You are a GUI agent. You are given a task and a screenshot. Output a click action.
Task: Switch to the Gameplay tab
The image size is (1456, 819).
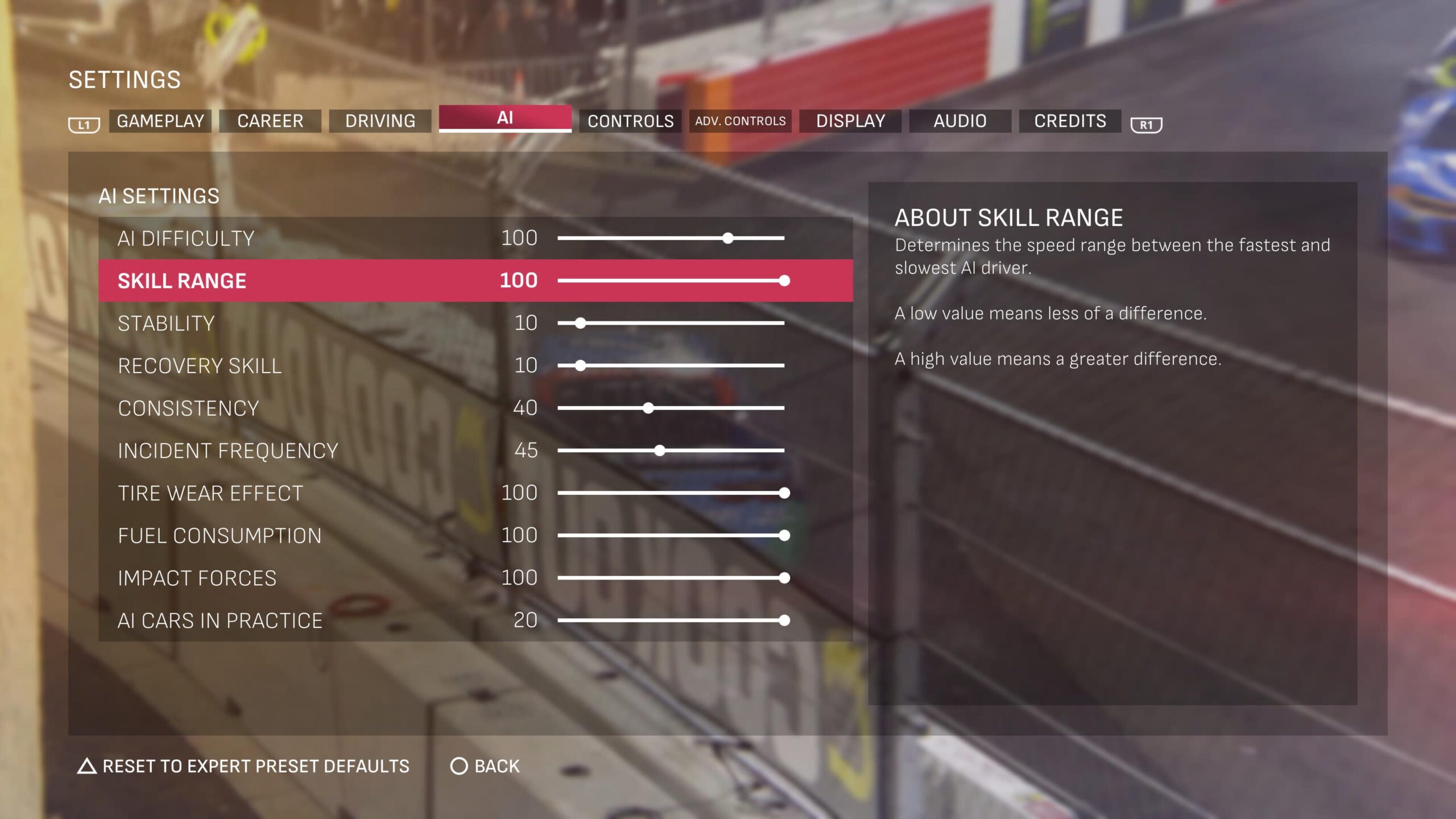coord(160,121)
